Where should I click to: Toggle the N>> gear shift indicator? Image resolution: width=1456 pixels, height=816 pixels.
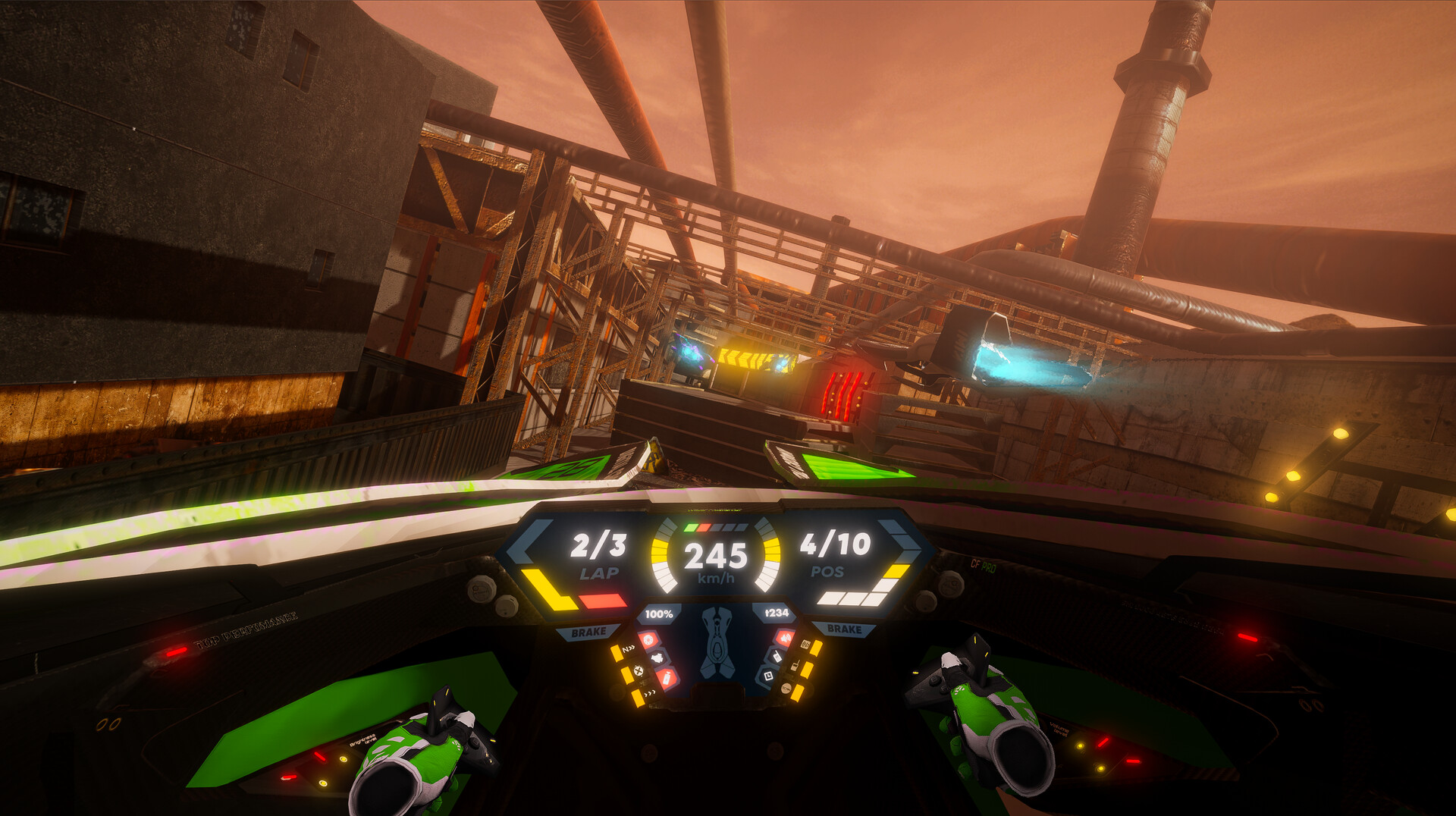pyautogui.click(x=628, y=647)
